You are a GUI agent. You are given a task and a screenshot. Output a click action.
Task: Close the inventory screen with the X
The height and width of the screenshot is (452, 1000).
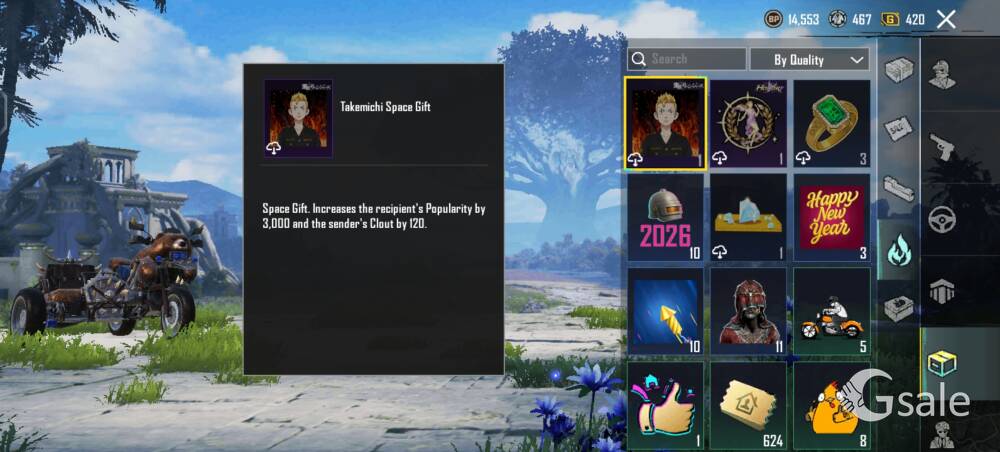click(946, 19)
